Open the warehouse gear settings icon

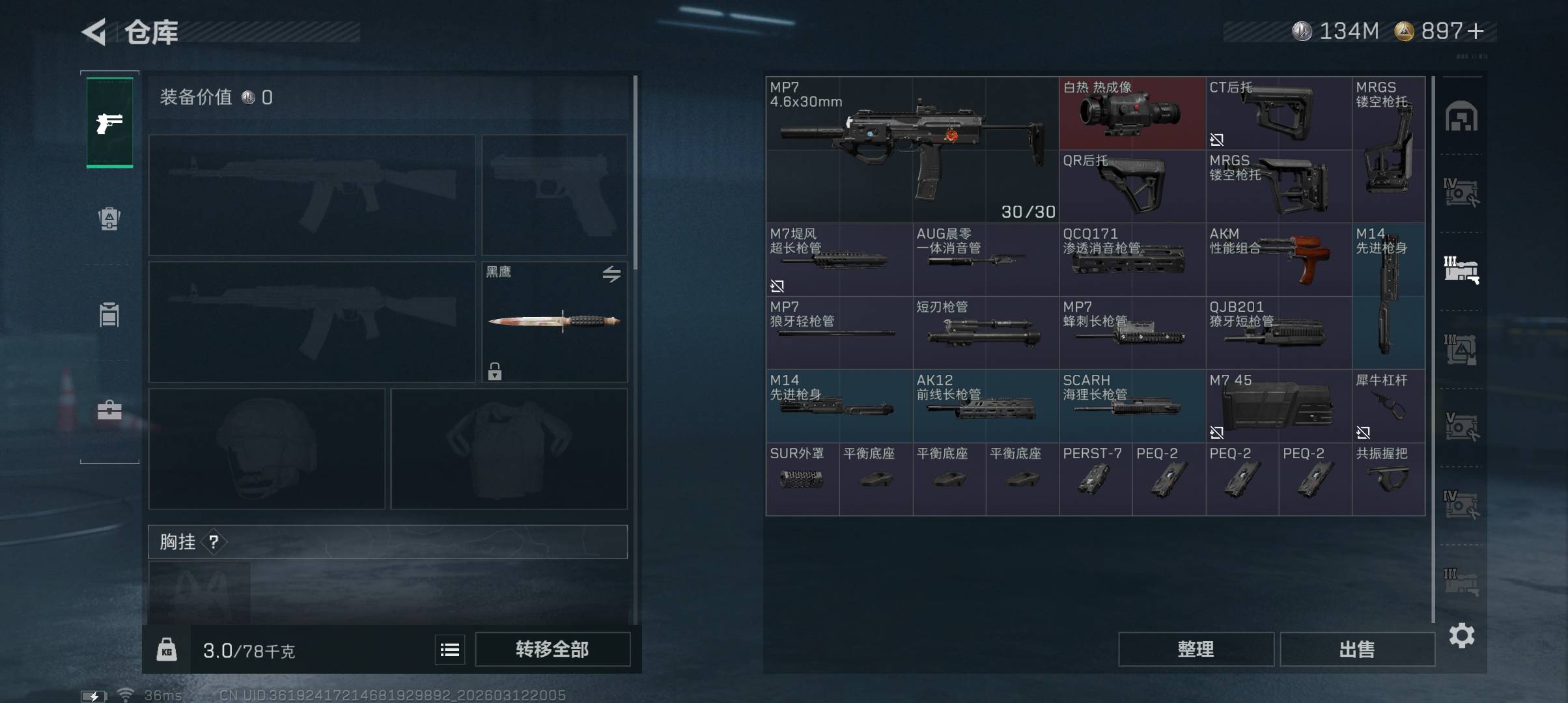pos(1461,635)
